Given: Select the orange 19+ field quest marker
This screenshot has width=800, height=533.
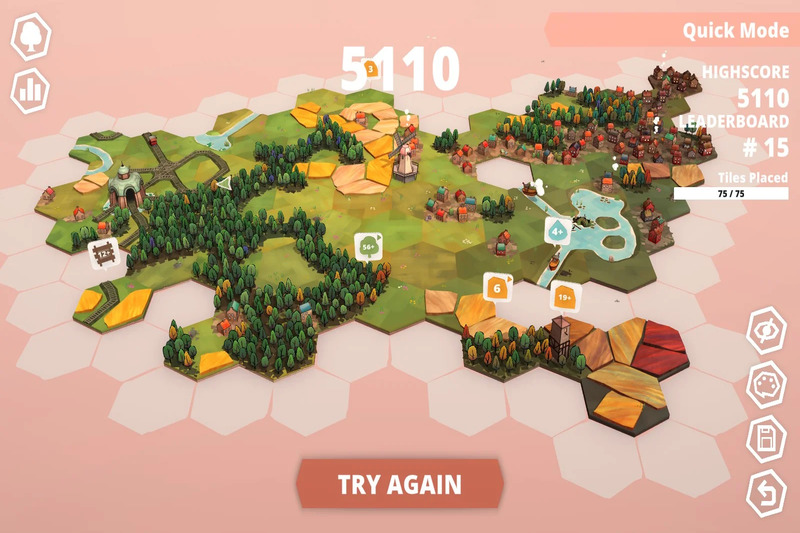Looking at the screenshot, I should click(564, 296).
